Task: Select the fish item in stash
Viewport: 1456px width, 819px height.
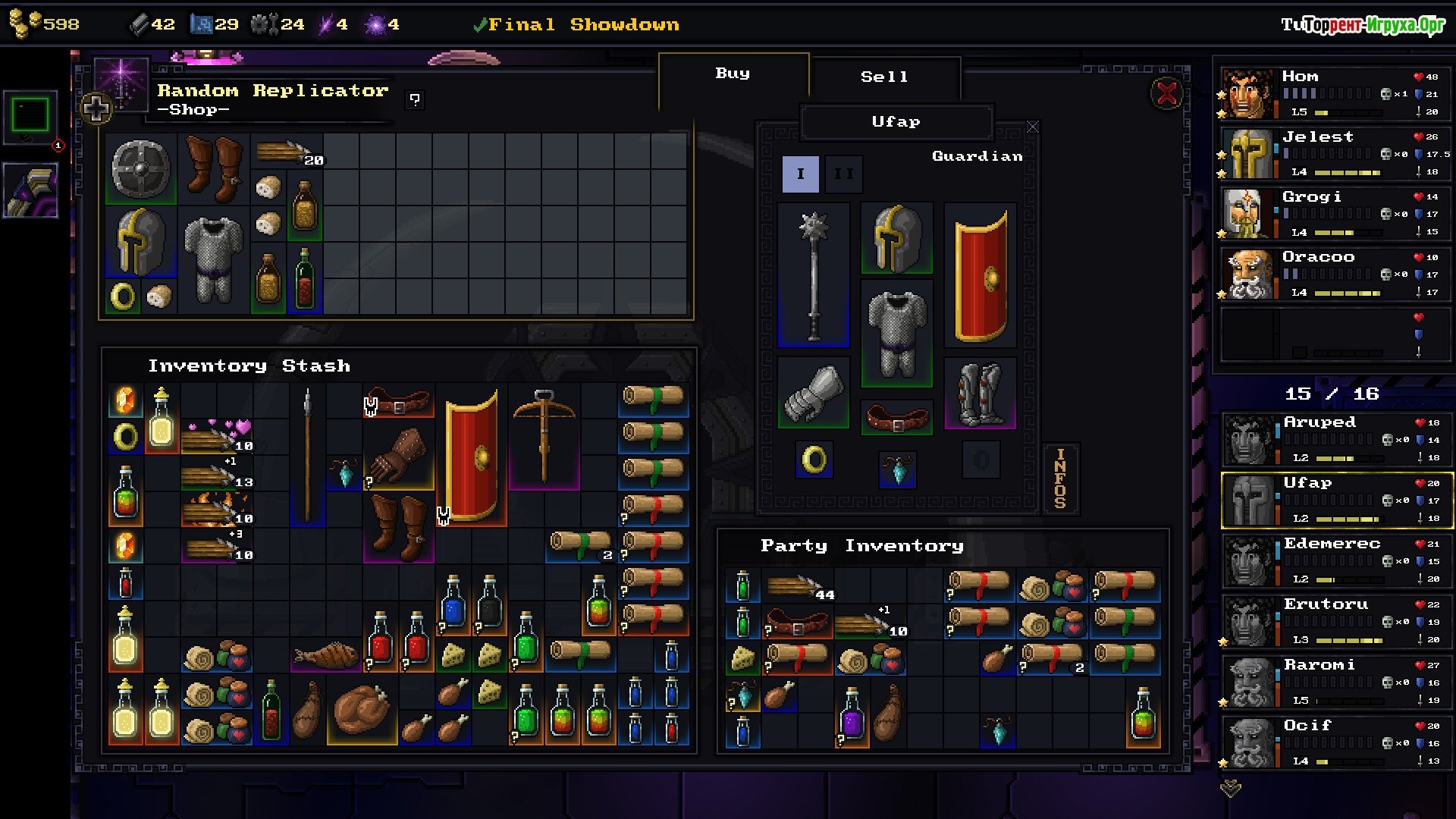Action: click(x=325, y=655)
